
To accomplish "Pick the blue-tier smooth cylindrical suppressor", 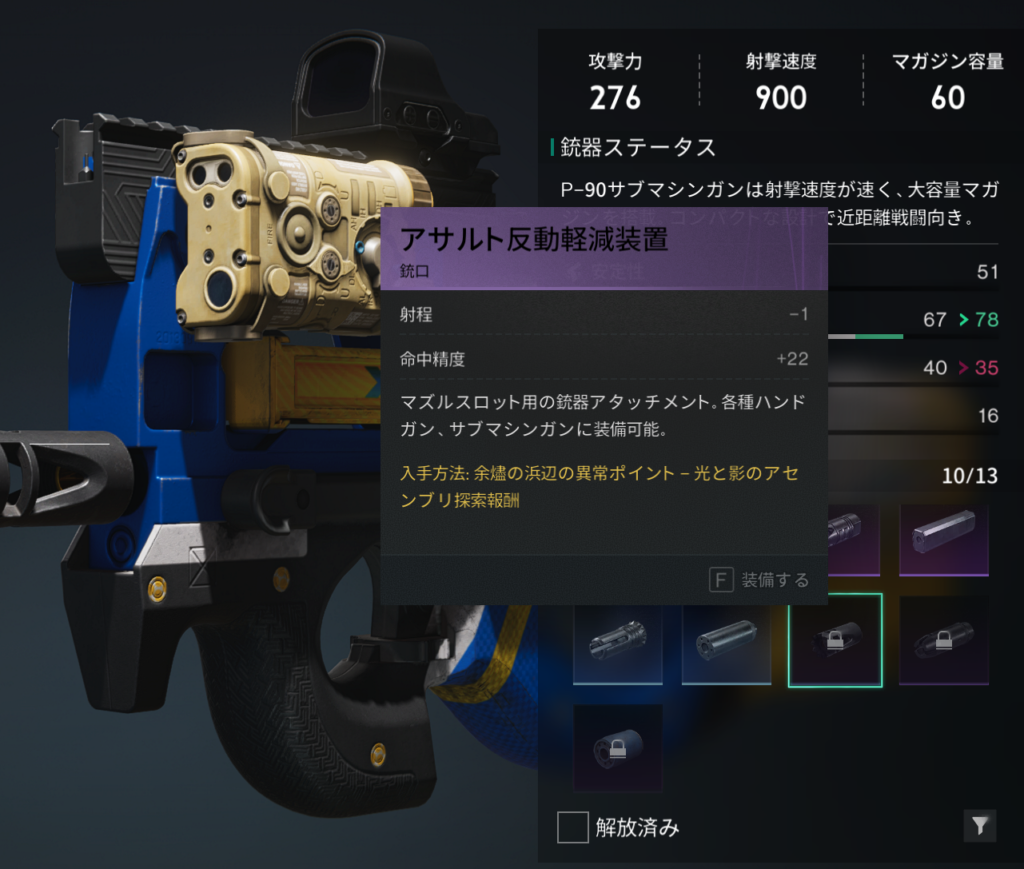I will [726, 640].
